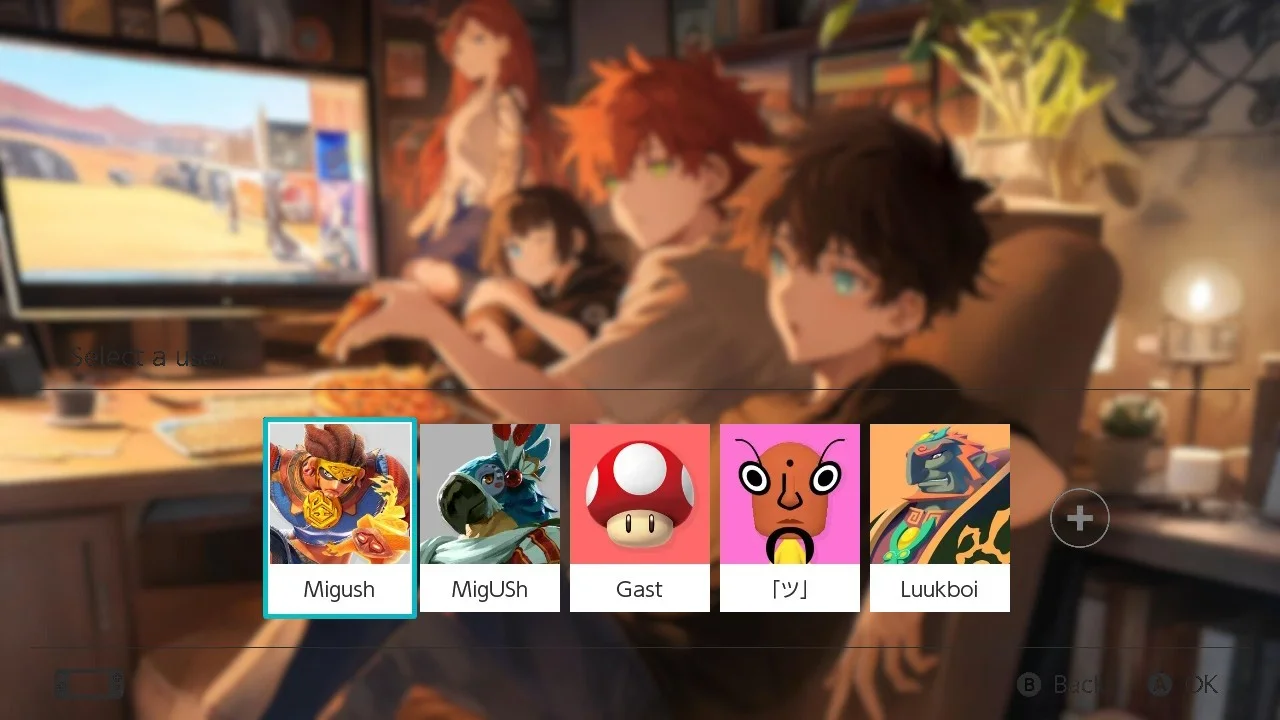Click the Gast username label

coord(640,589)
